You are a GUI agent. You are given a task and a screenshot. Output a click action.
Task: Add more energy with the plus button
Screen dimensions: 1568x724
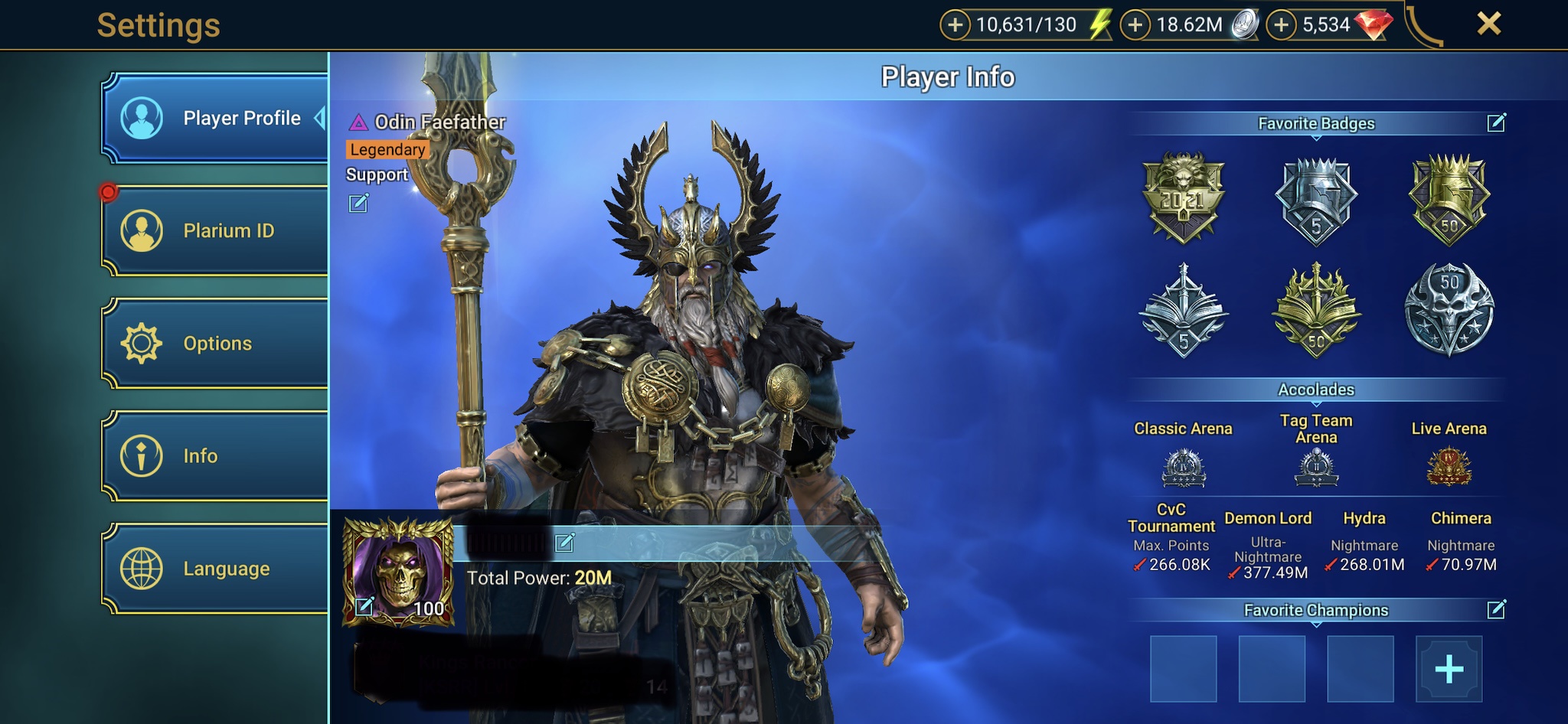(x=955, y=25)
